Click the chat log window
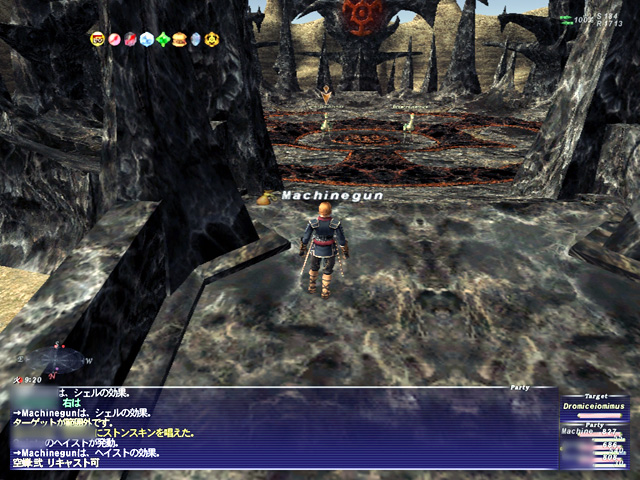This screenshot has height=480, width=640. click(x=280, y=428)
